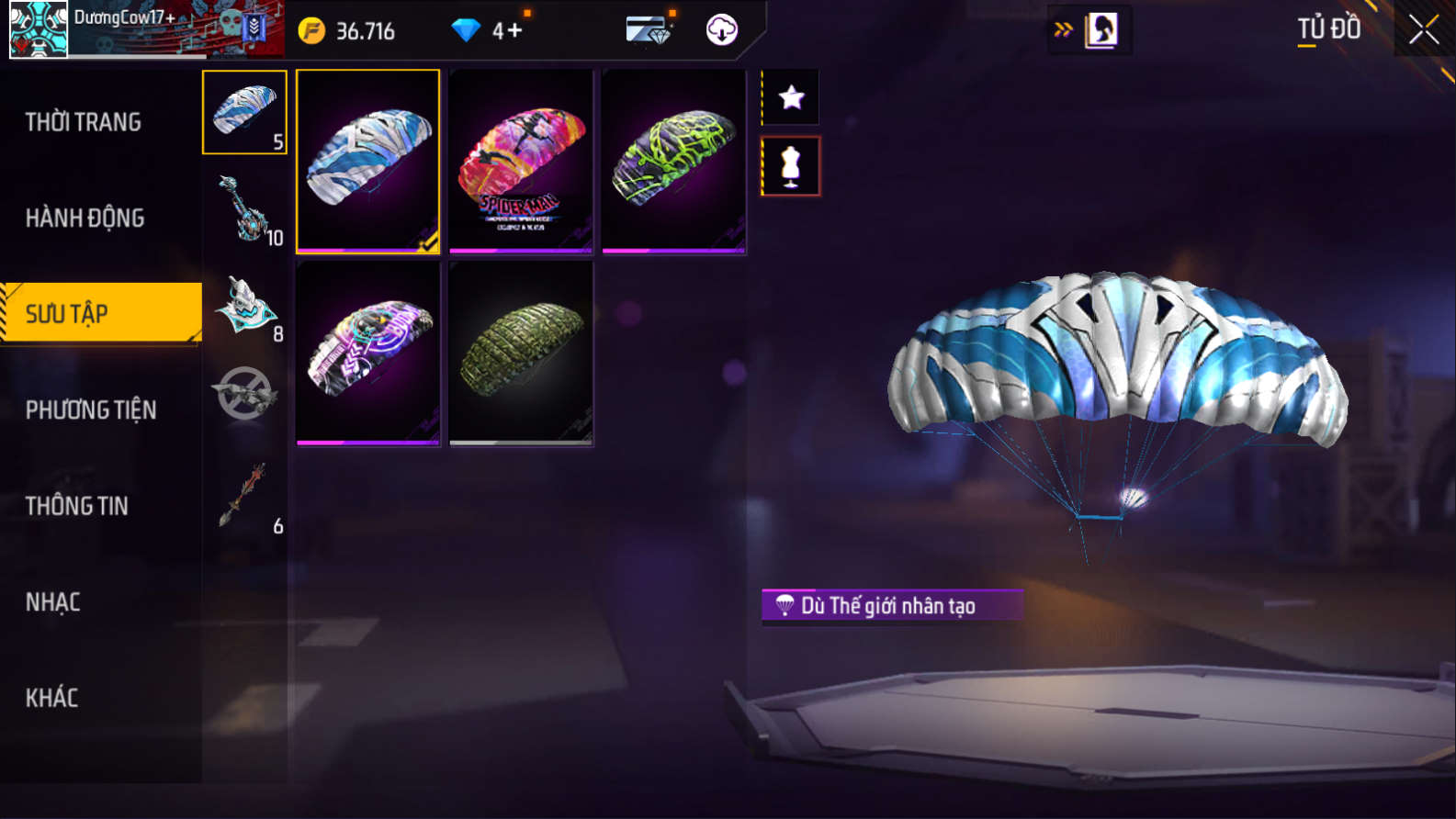Click the mannequin preview button
Viewport: 1456px width, 819px height.
click(x=791, y=166)
